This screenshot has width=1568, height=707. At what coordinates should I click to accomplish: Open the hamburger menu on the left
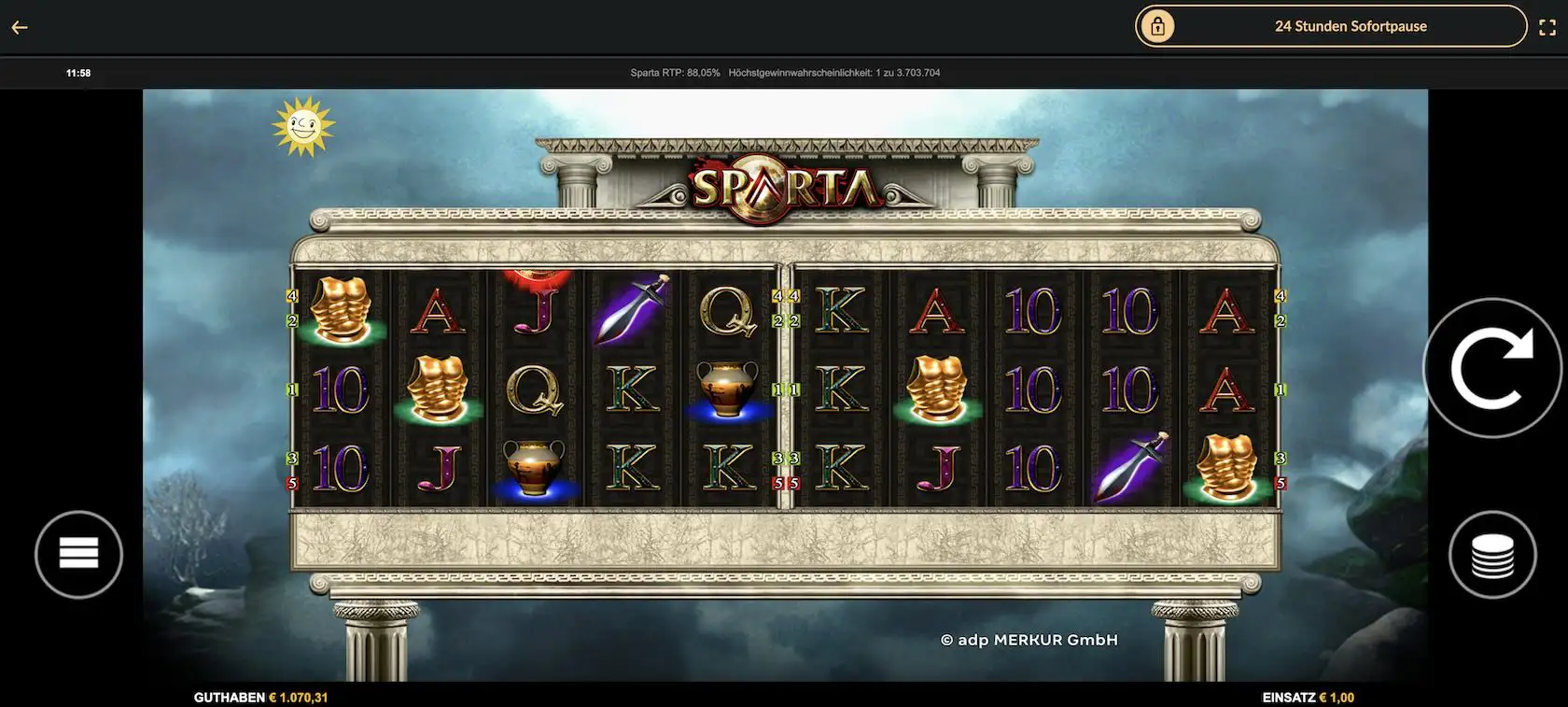pos(78,553)
